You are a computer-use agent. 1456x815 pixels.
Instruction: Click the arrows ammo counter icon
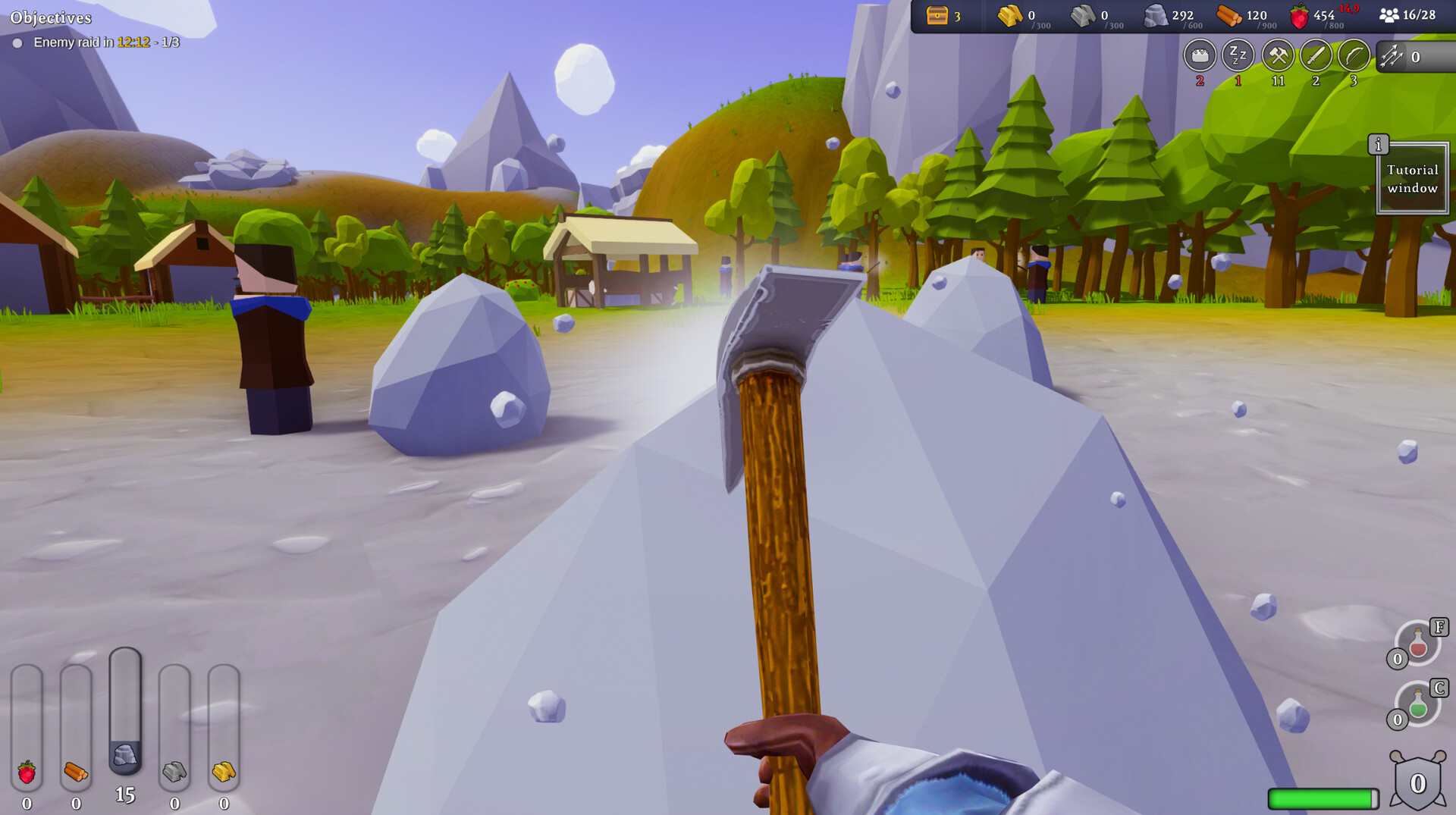[1390, 55]
